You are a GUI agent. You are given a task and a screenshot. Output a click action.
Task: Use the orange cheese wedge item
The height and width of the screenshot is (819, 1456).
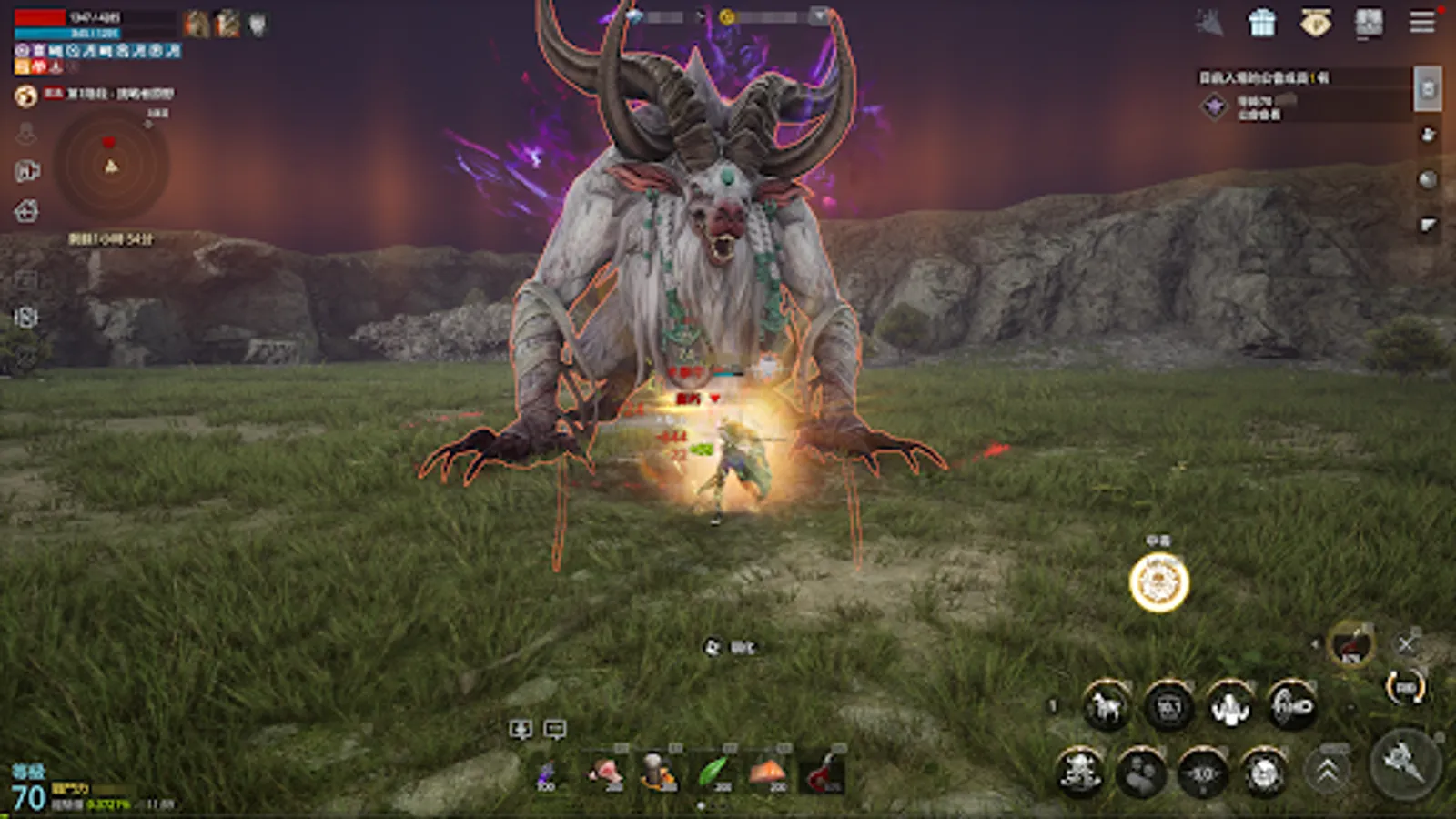click(768, 773)
